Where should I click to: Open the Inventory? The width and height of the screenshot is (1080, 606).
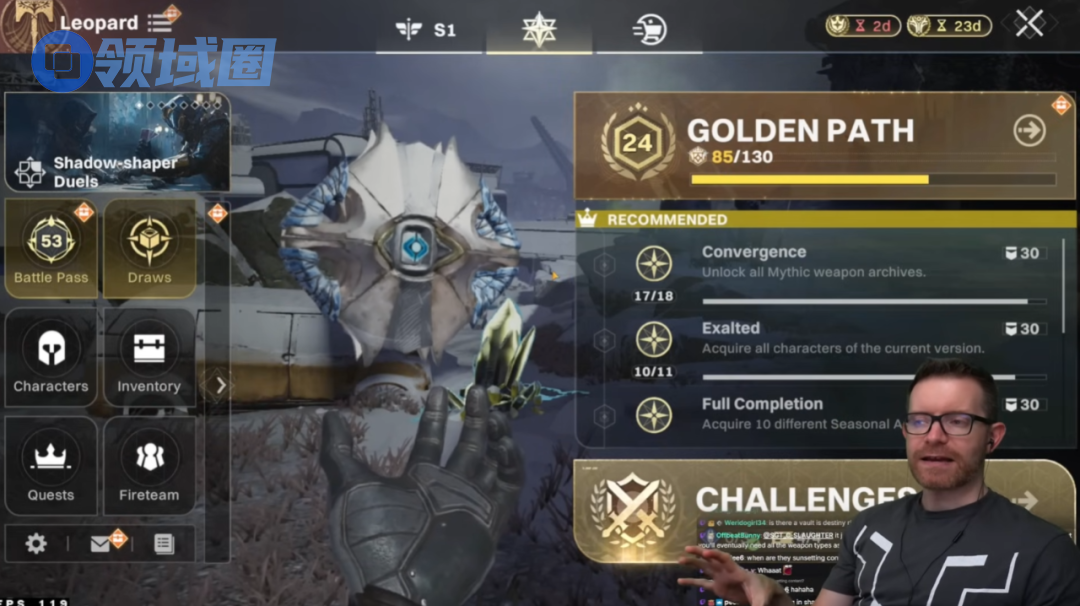pyautogui.click(x=149, y=357)
